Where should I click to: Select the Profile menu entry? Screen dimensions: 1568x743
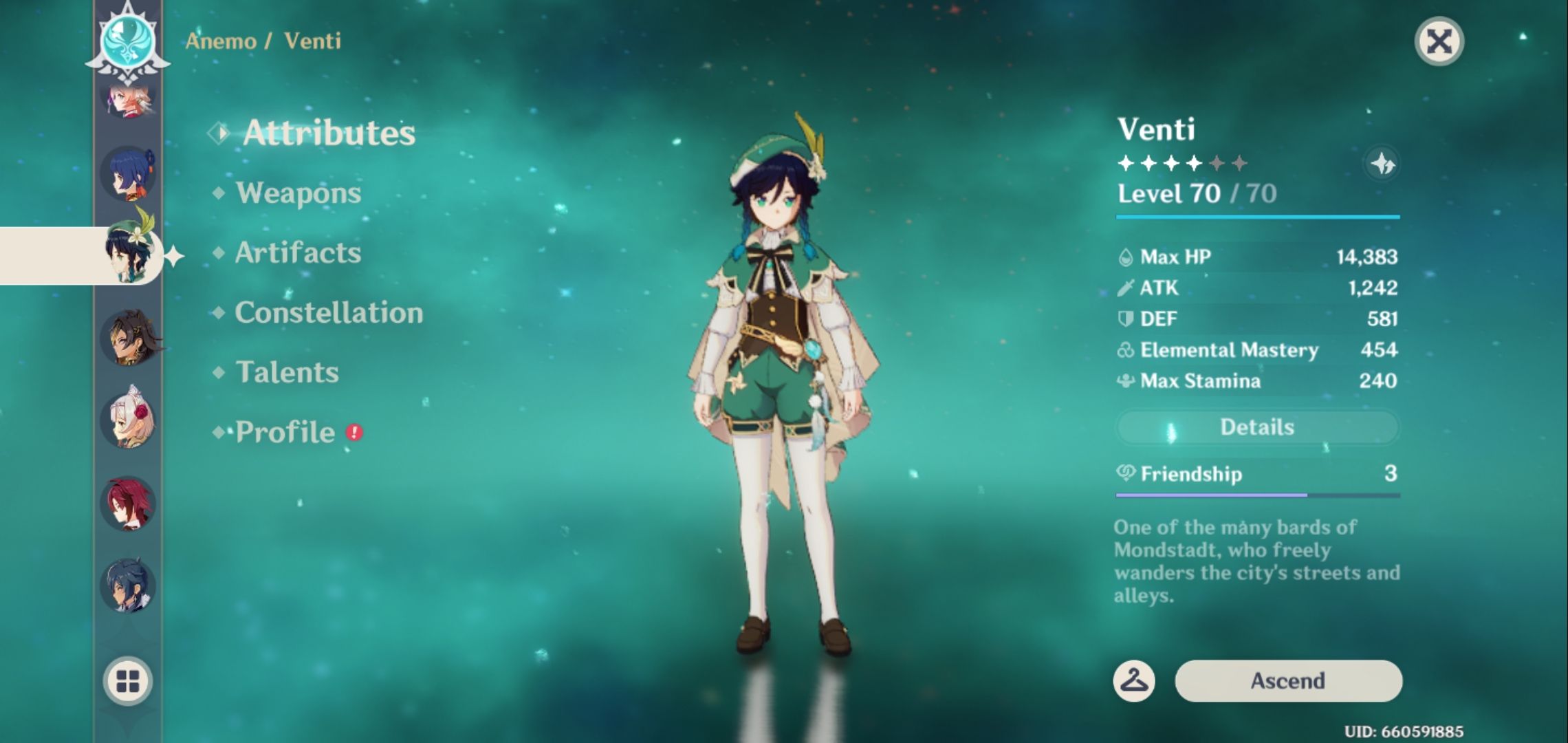[285, 433]
